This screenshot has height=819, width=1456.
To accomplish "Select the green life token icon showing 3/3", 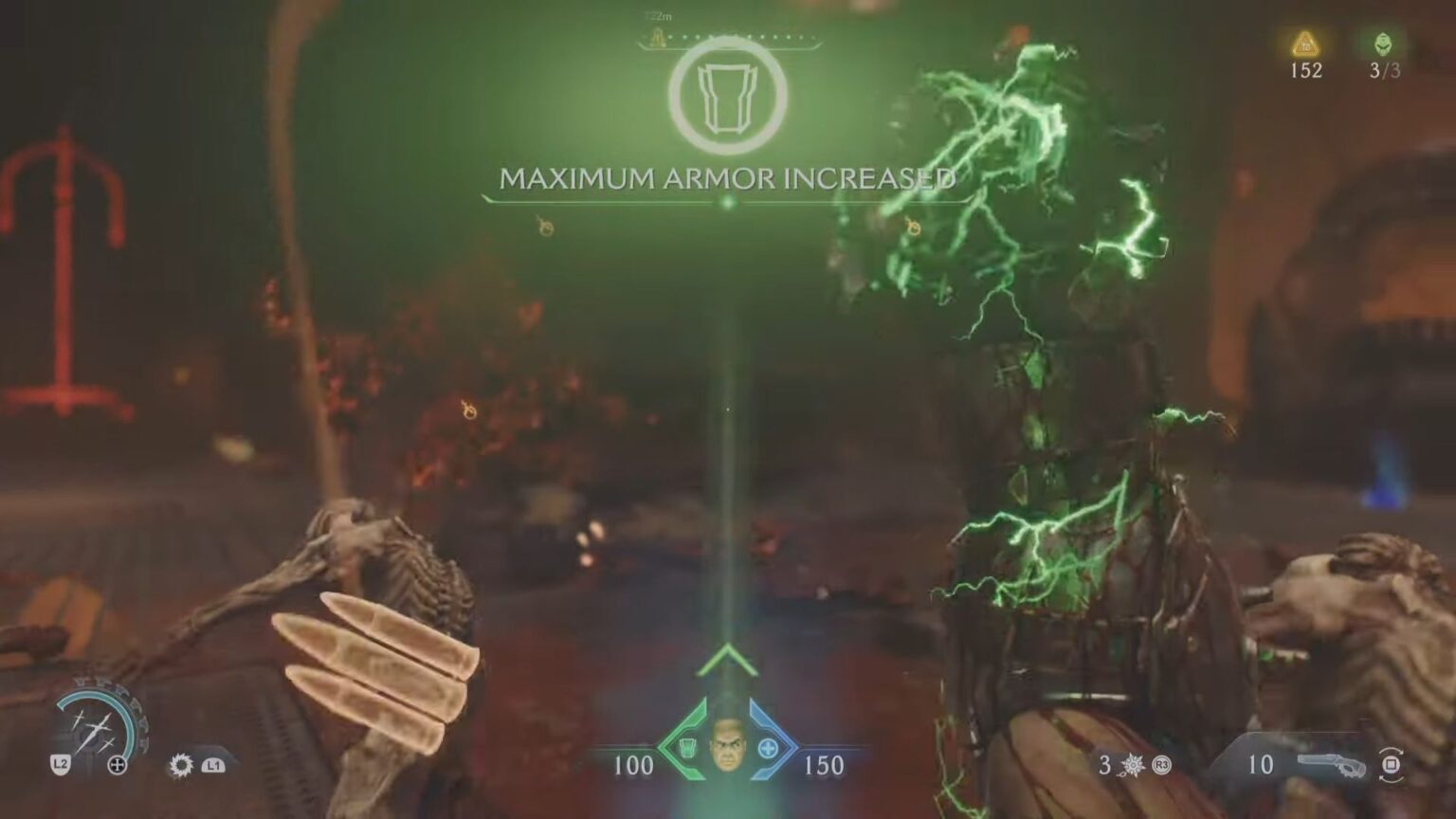I will point(1382,42).
